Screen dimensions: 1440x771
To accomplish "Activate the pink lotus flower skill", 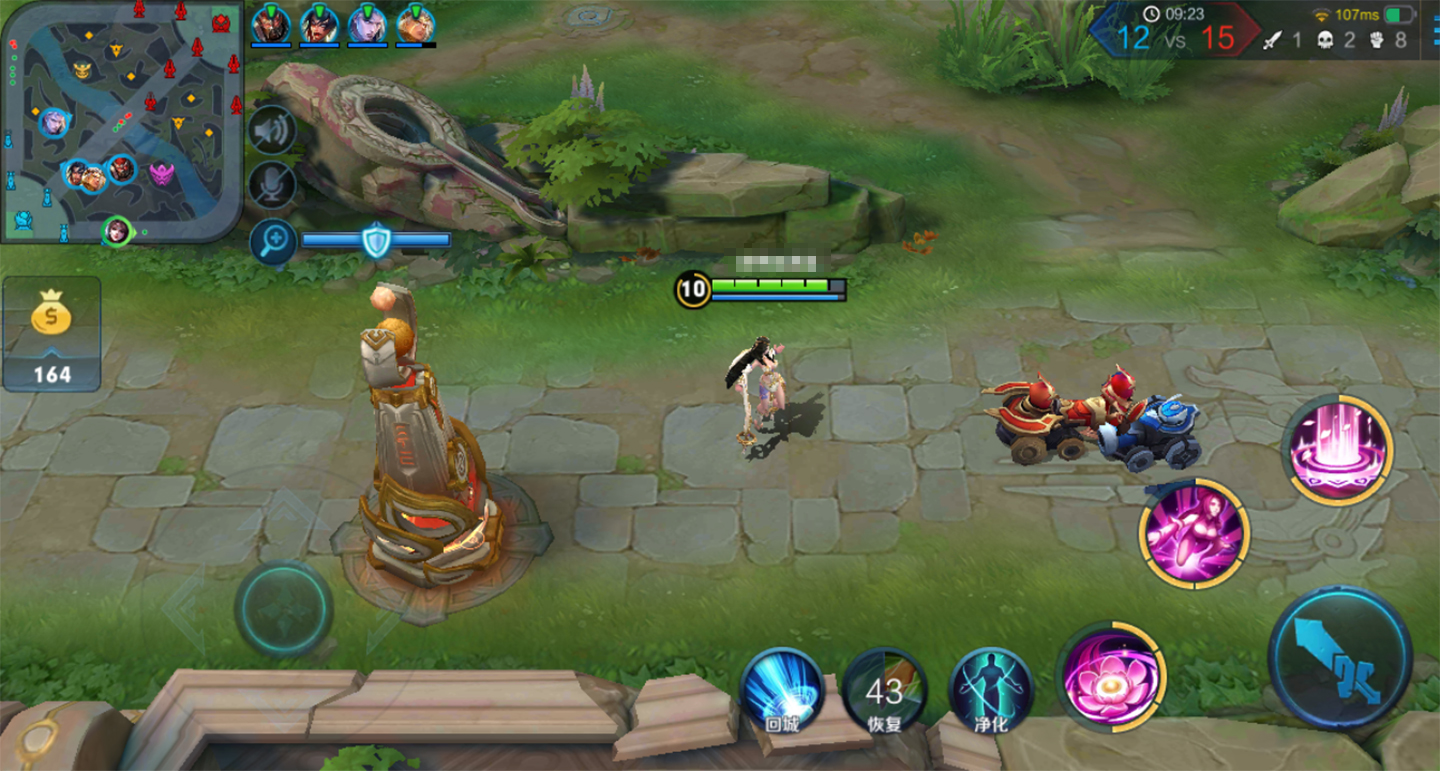I will (x=1110, y=676).
